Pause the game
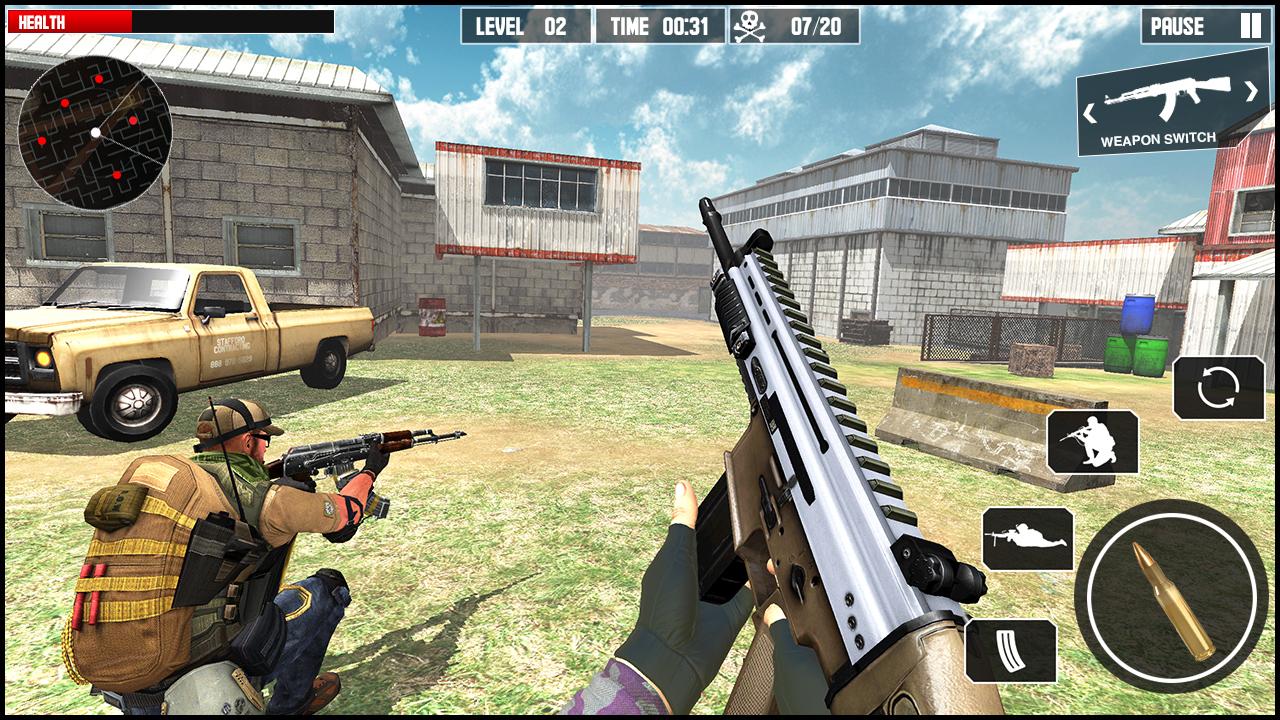The image size is (1280, 720). [1177, 25]
